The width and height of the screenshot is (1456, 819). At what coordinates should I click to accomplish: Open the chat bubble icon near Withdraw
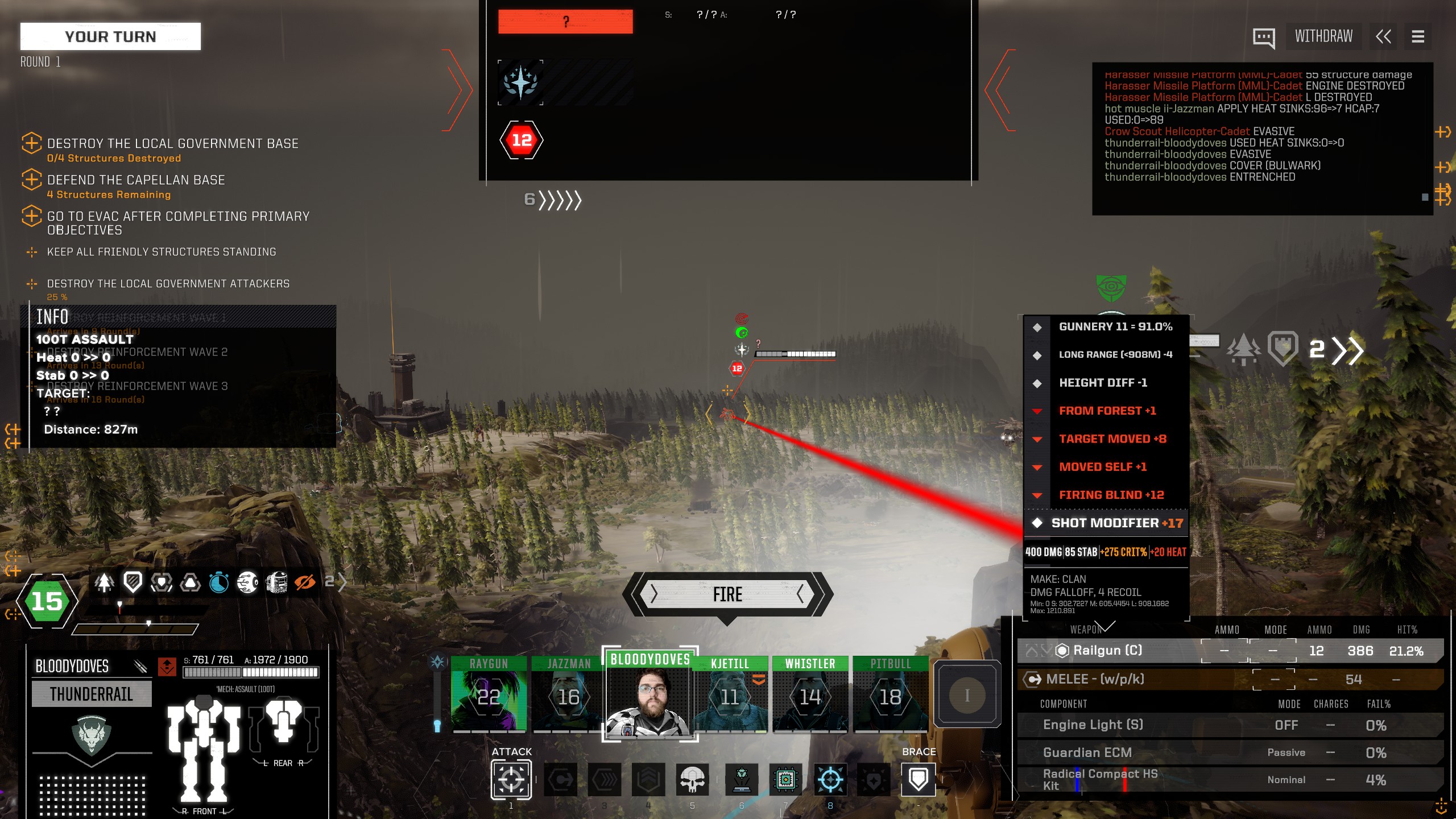(1264, 36)
